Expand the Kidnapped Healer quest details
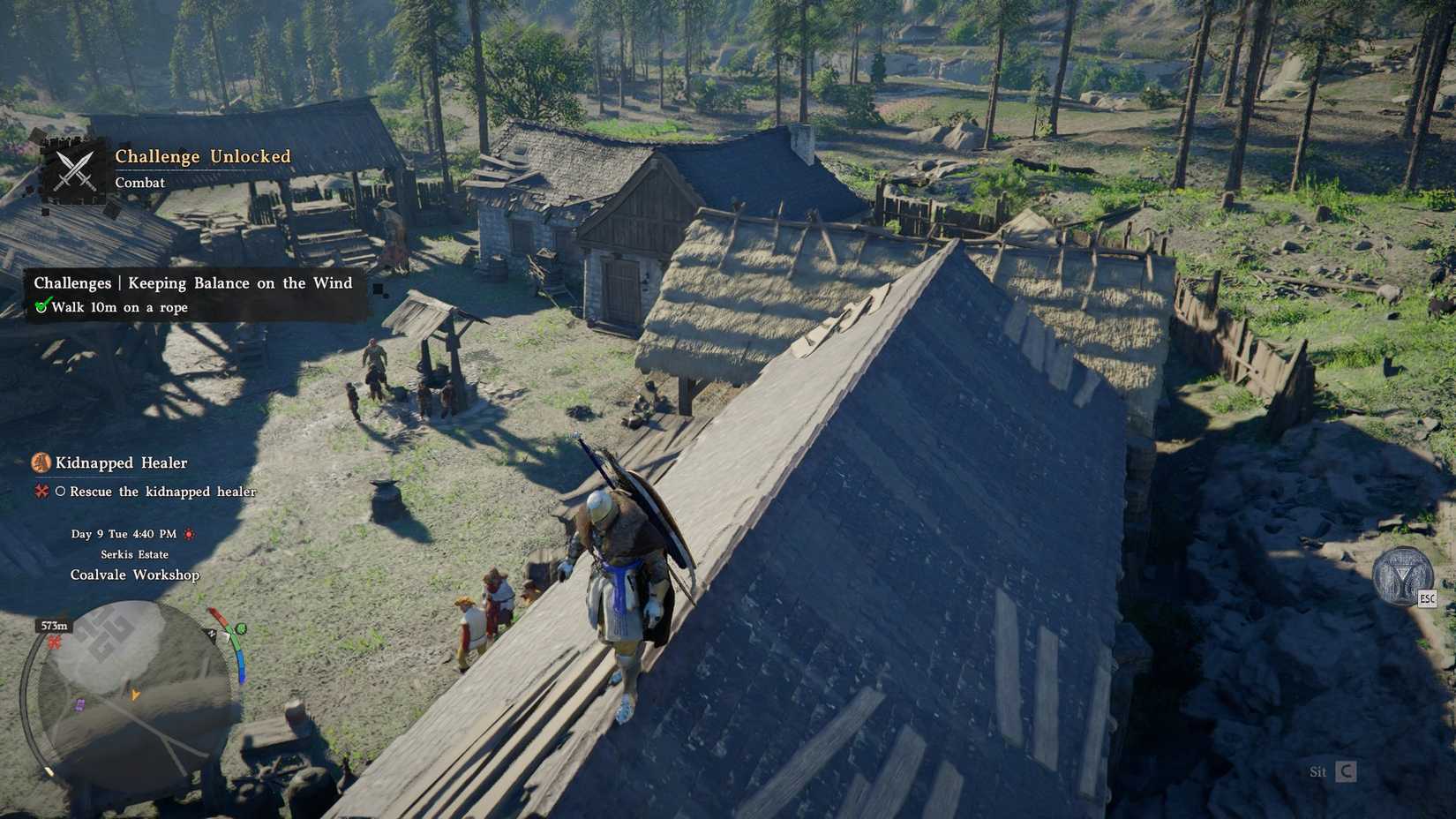This screenshot has height=819, width=1456. 121,462
